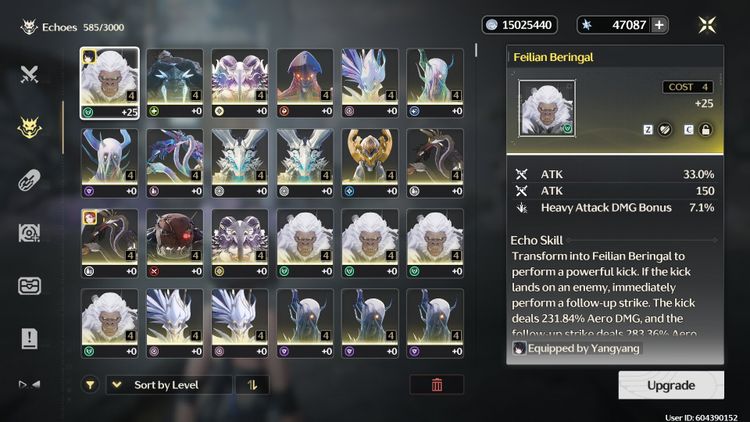Expand the sidebar using bottom arrow toggle
The height and width of the screenshot is (422, 750).
(x=30, y=384)
